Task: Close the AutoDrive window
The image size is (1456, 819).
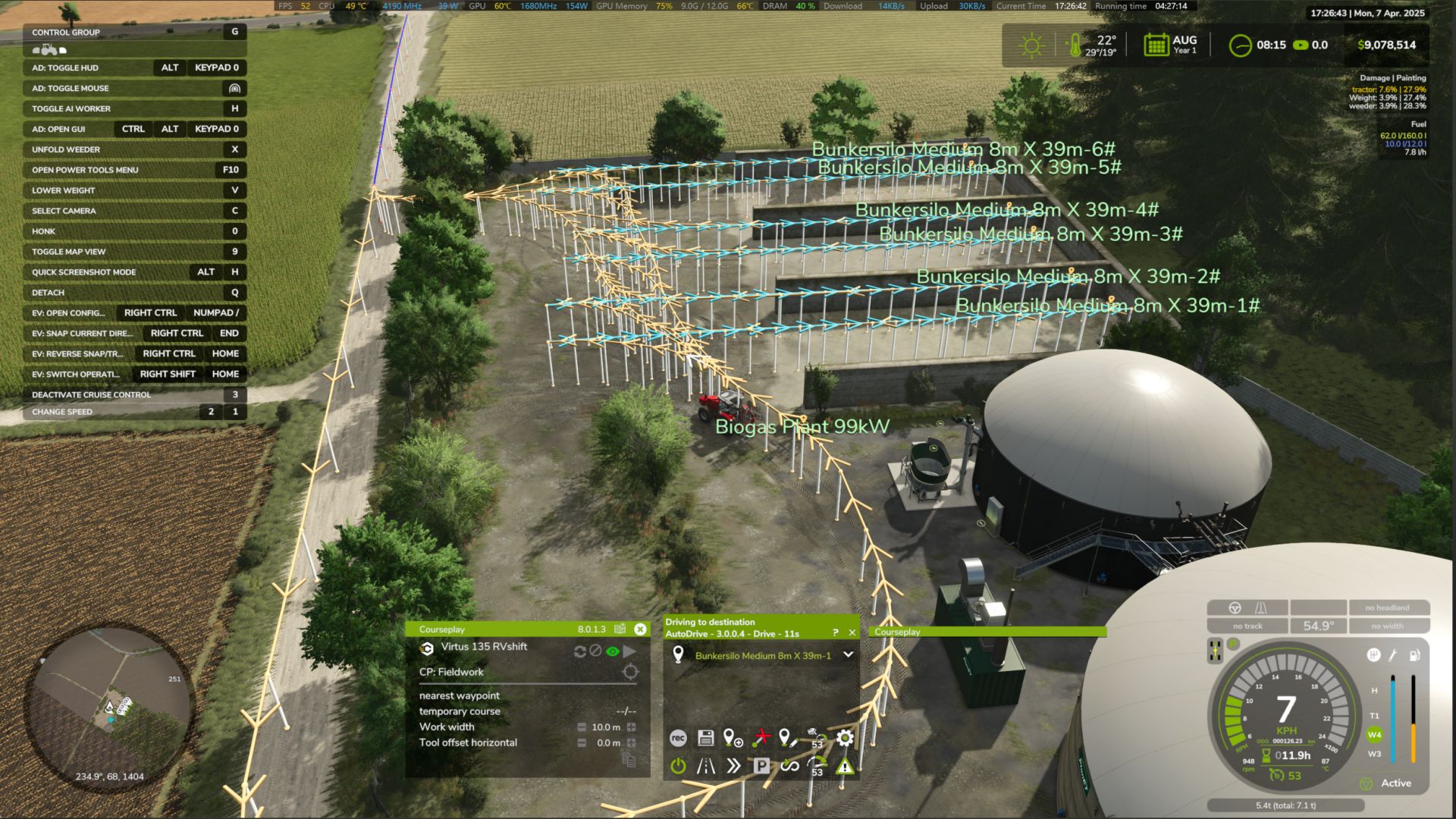Action: 852,632
